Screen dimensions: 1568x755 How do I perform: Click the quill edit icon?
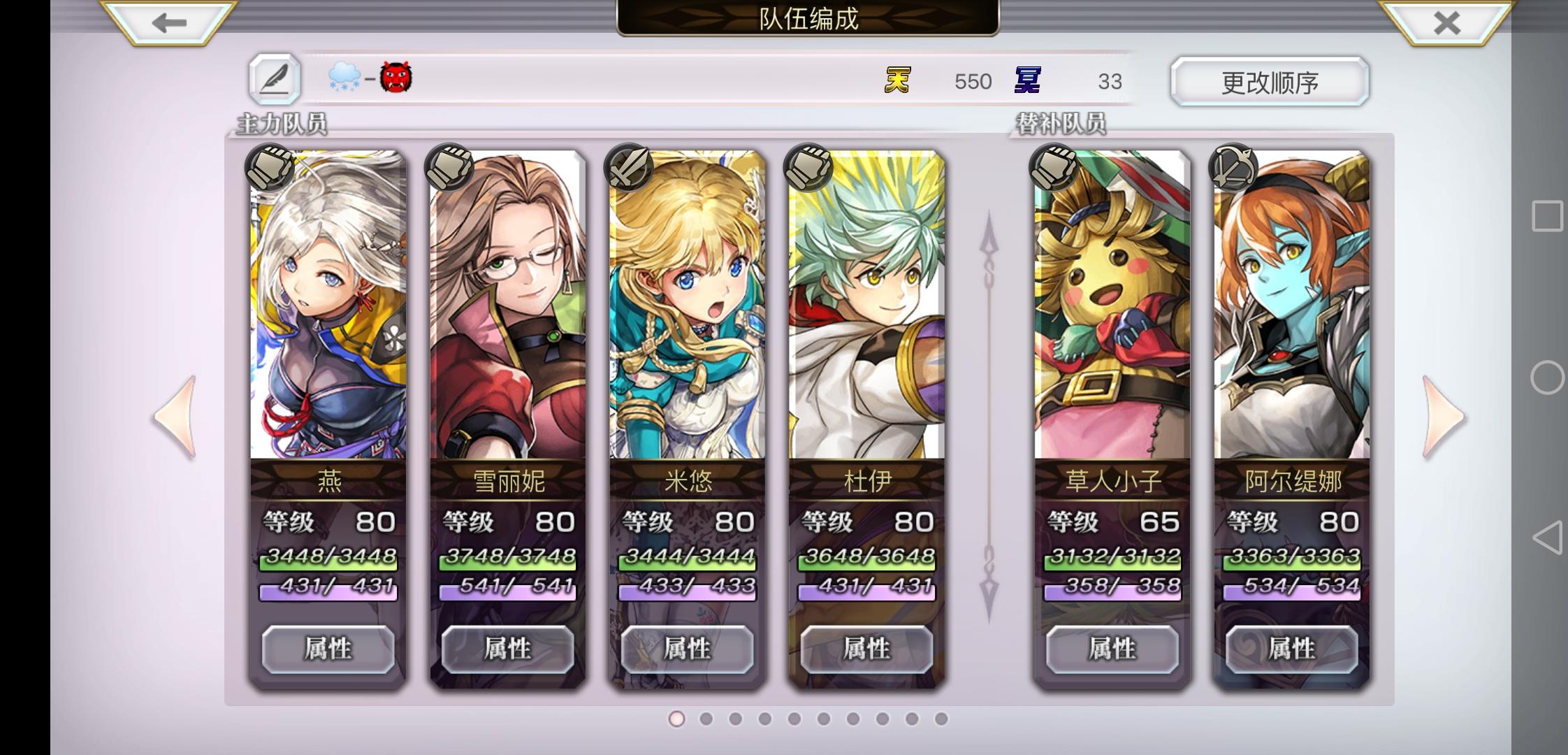[273, 78]
